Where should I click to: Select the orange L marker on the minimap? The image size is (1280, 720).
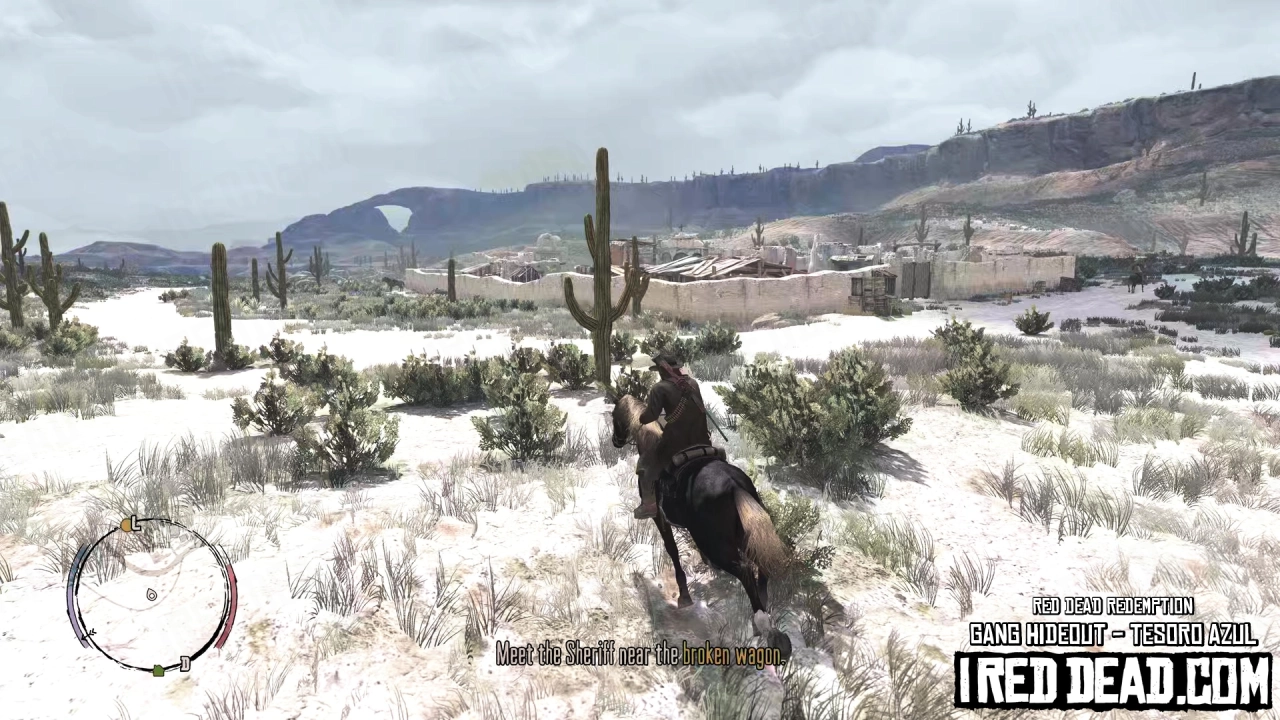127,524
